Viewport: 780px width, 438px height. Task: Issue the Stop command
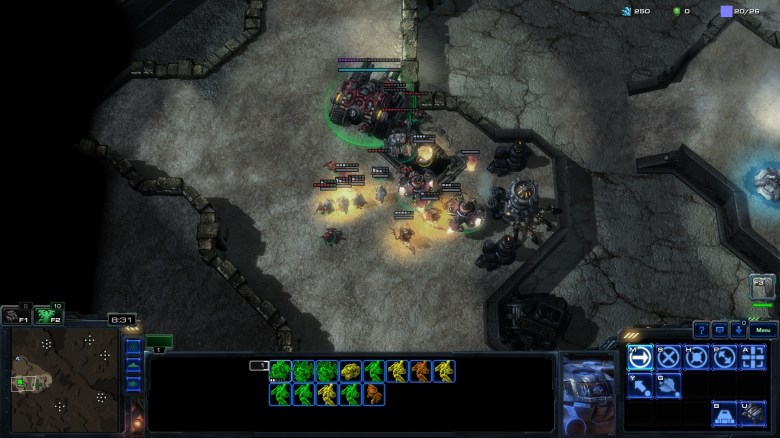pyautogui.click(x=668, y=357)
